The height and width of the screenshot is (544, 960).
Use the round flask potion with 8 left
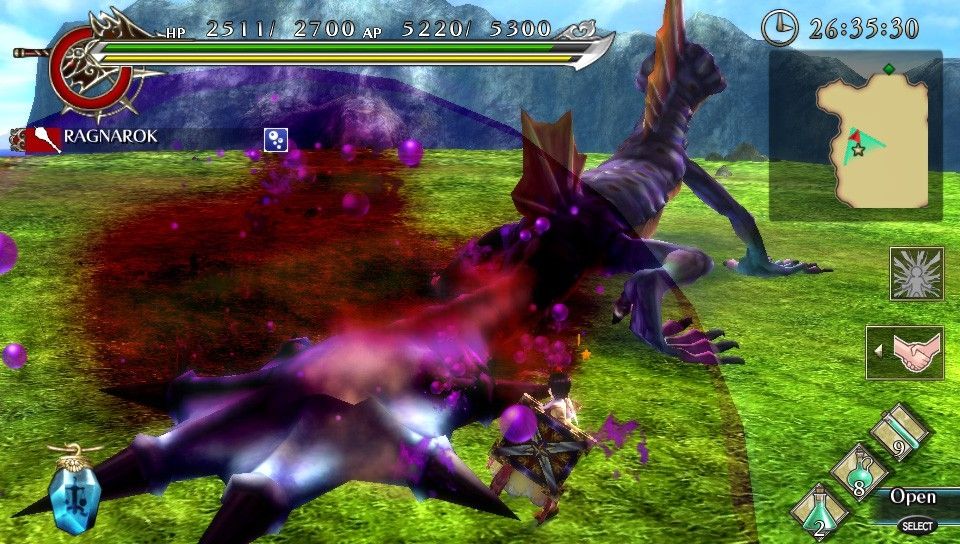coord(859,474)
